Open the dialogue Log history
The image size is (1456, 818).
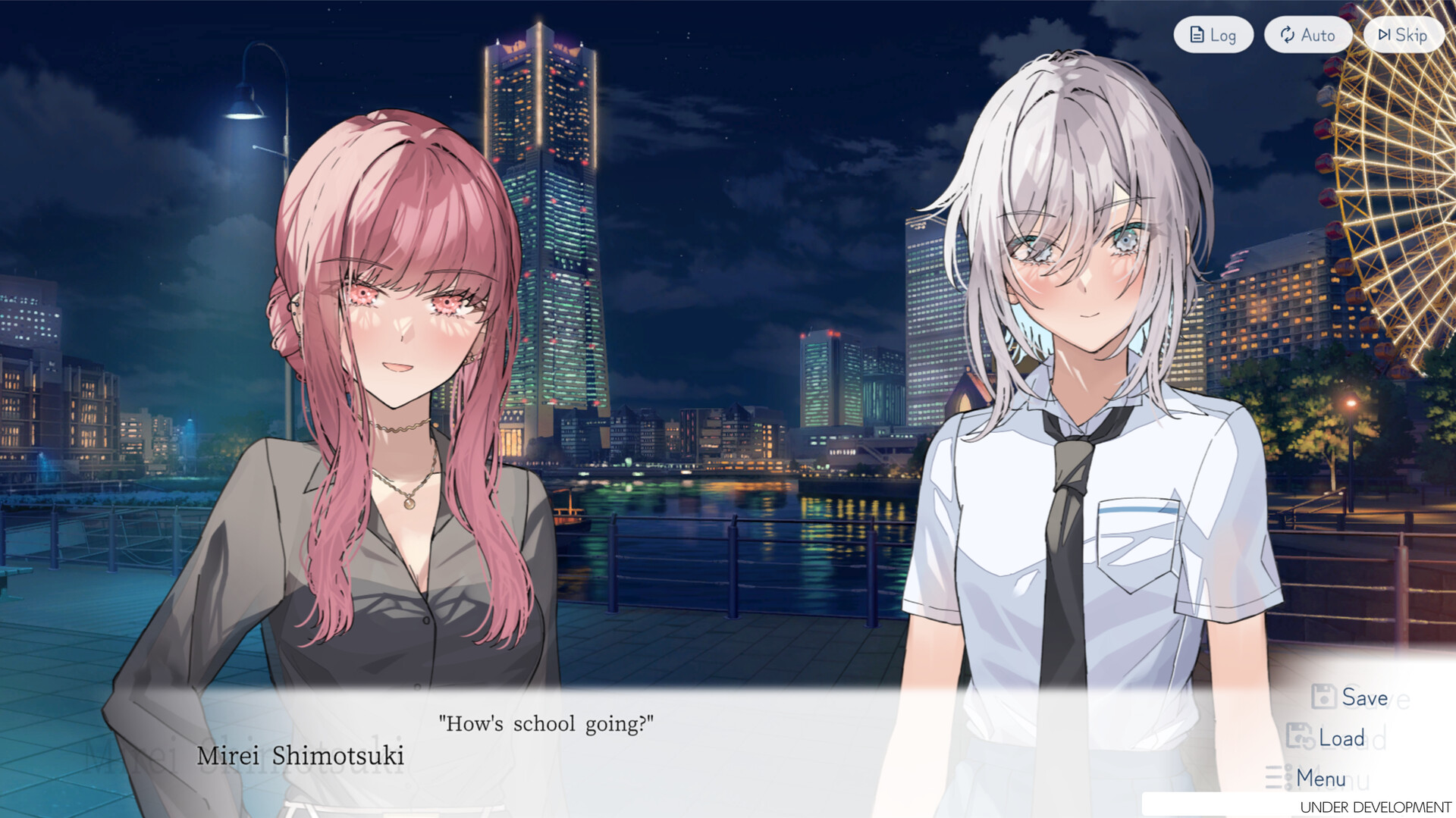click(x=1213, y=34)
